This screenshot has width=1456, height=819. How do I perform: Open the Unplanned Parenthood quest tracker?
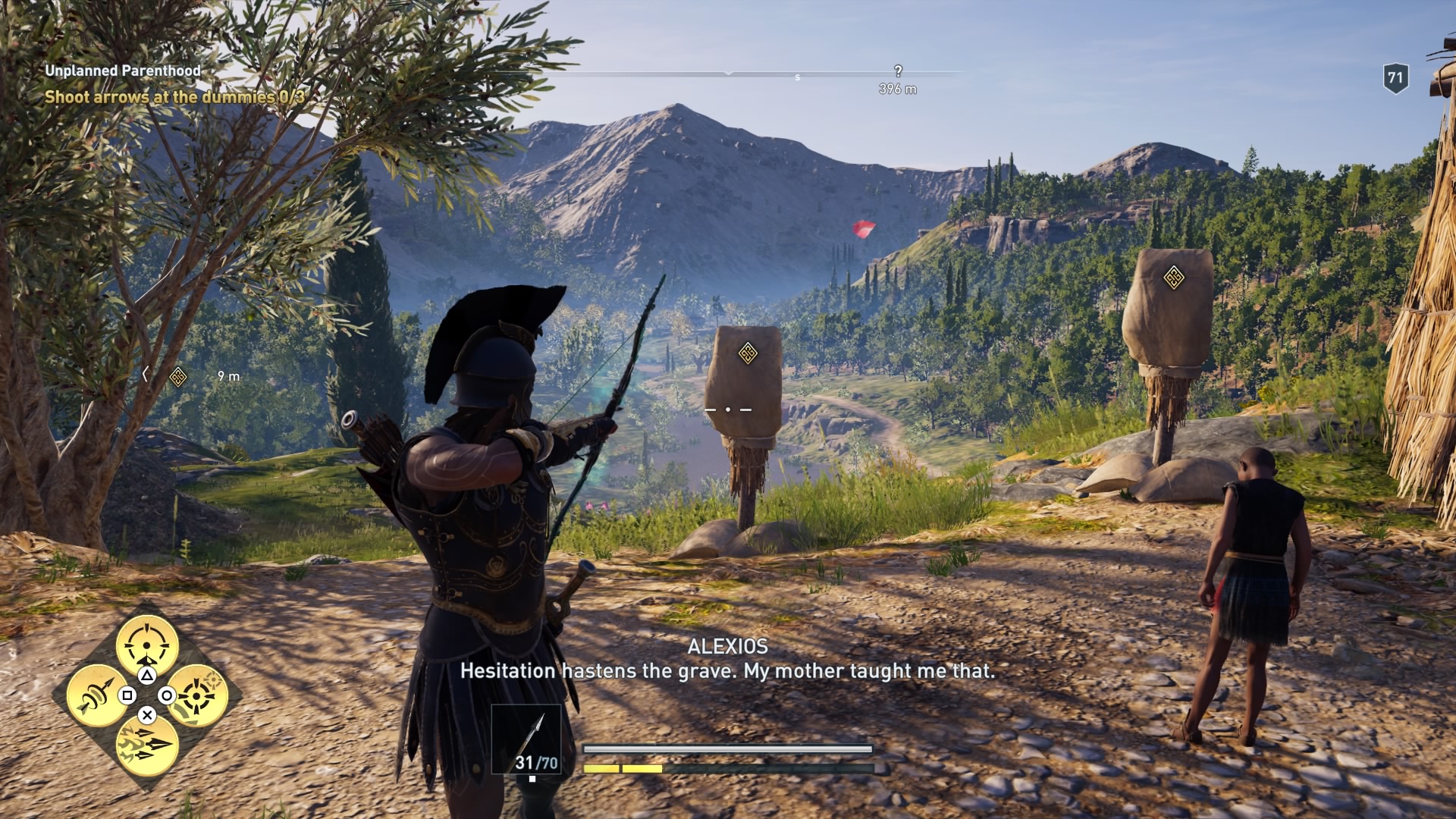click(x=123, y=71)
